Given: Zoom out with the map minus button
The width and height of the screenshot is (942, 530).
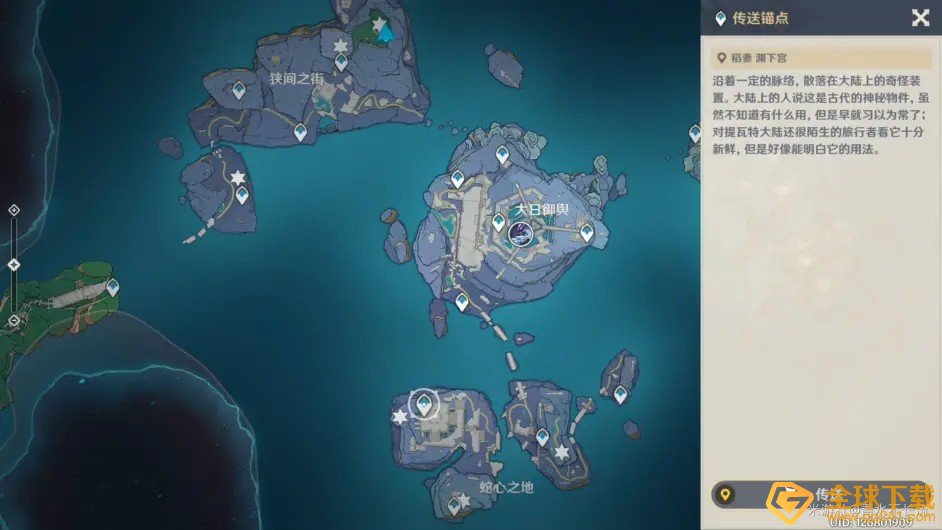Looking at the screenshot, I should 14,320.
